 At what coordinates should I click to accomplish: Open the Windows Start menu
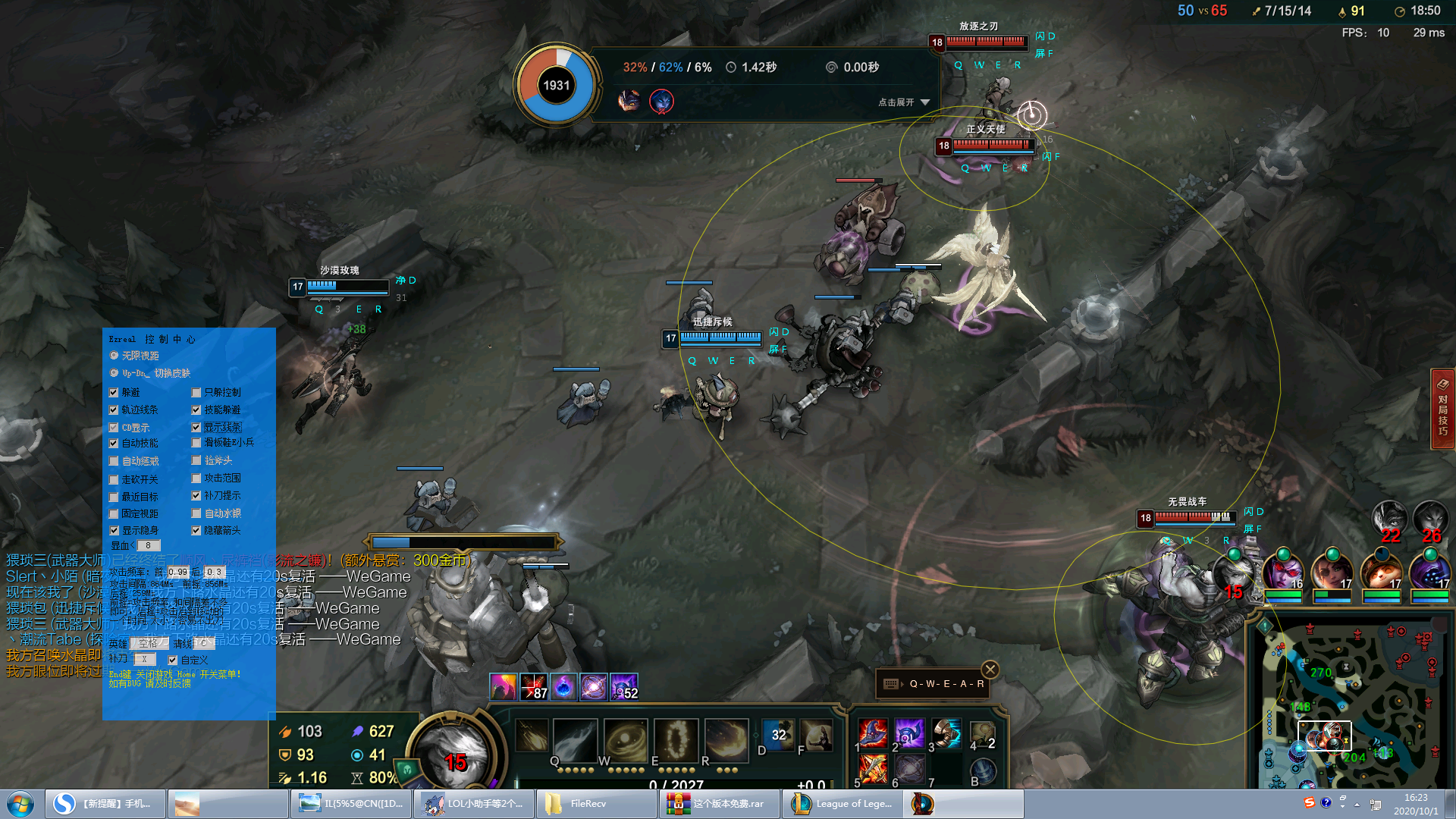click(x=20, y=804)
